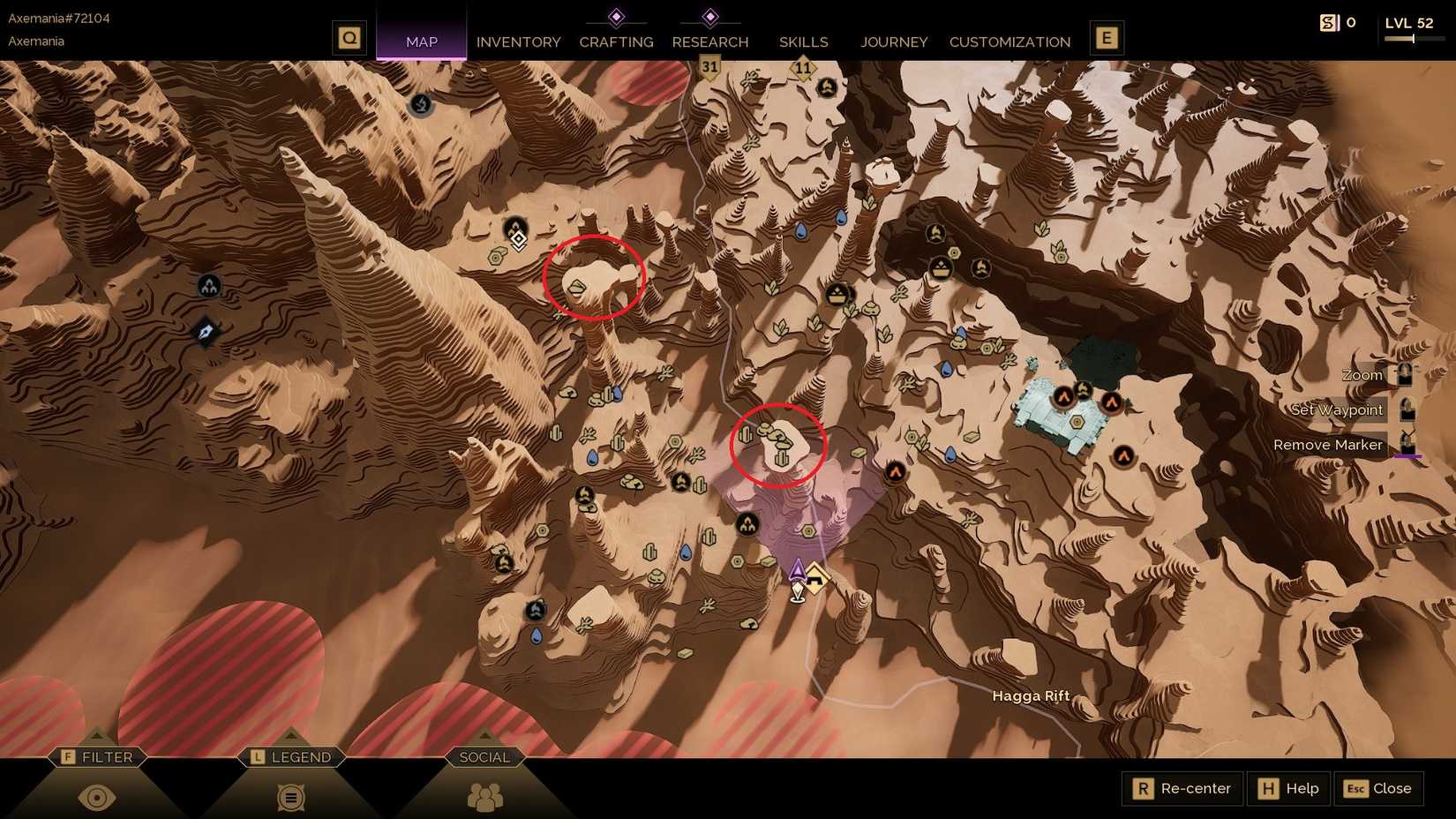1456x819 pixels.
Task: Open the Filter panel eye icon
Action: 98,796
